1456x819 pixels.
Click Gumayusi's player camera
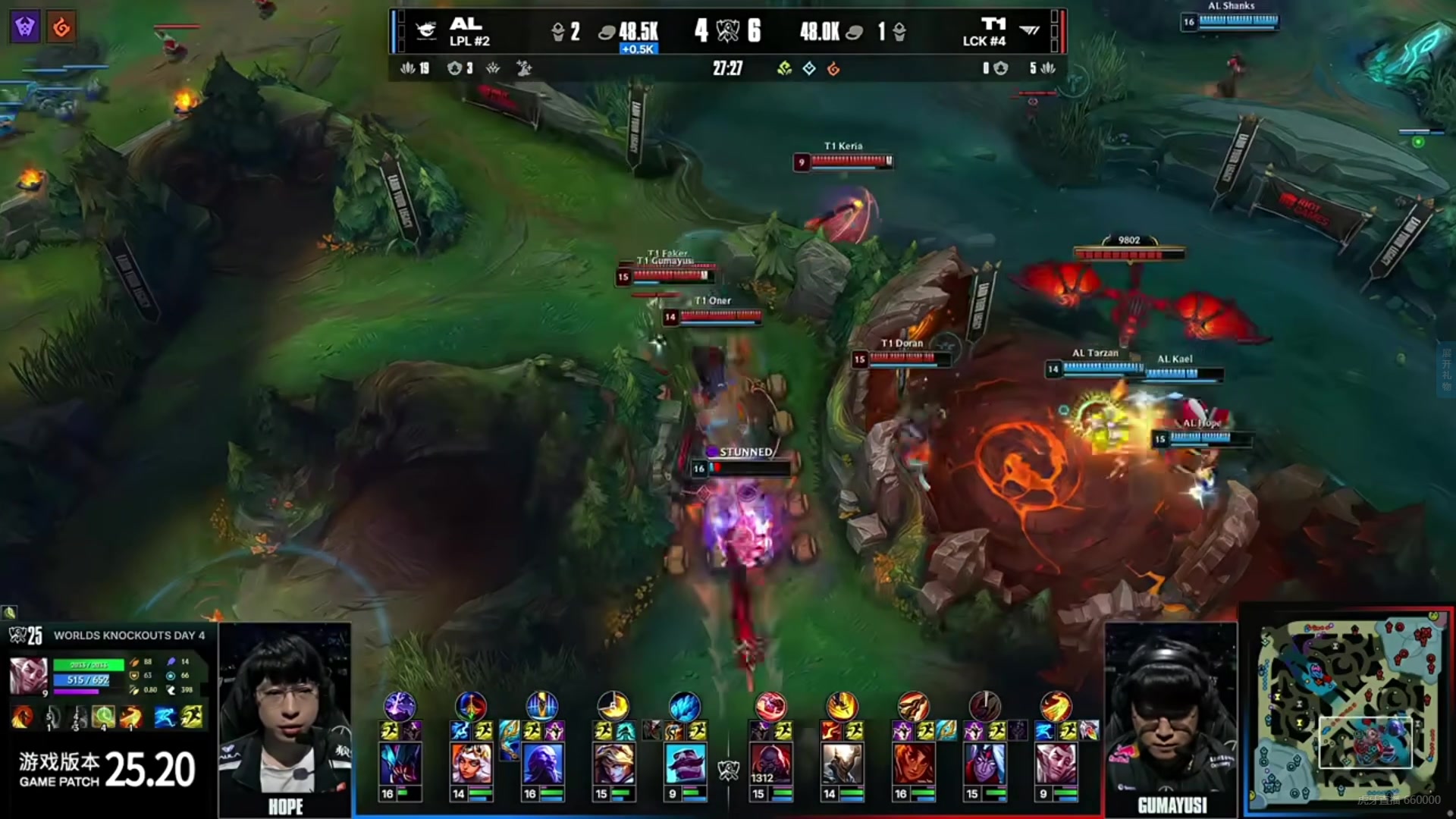1171,713
